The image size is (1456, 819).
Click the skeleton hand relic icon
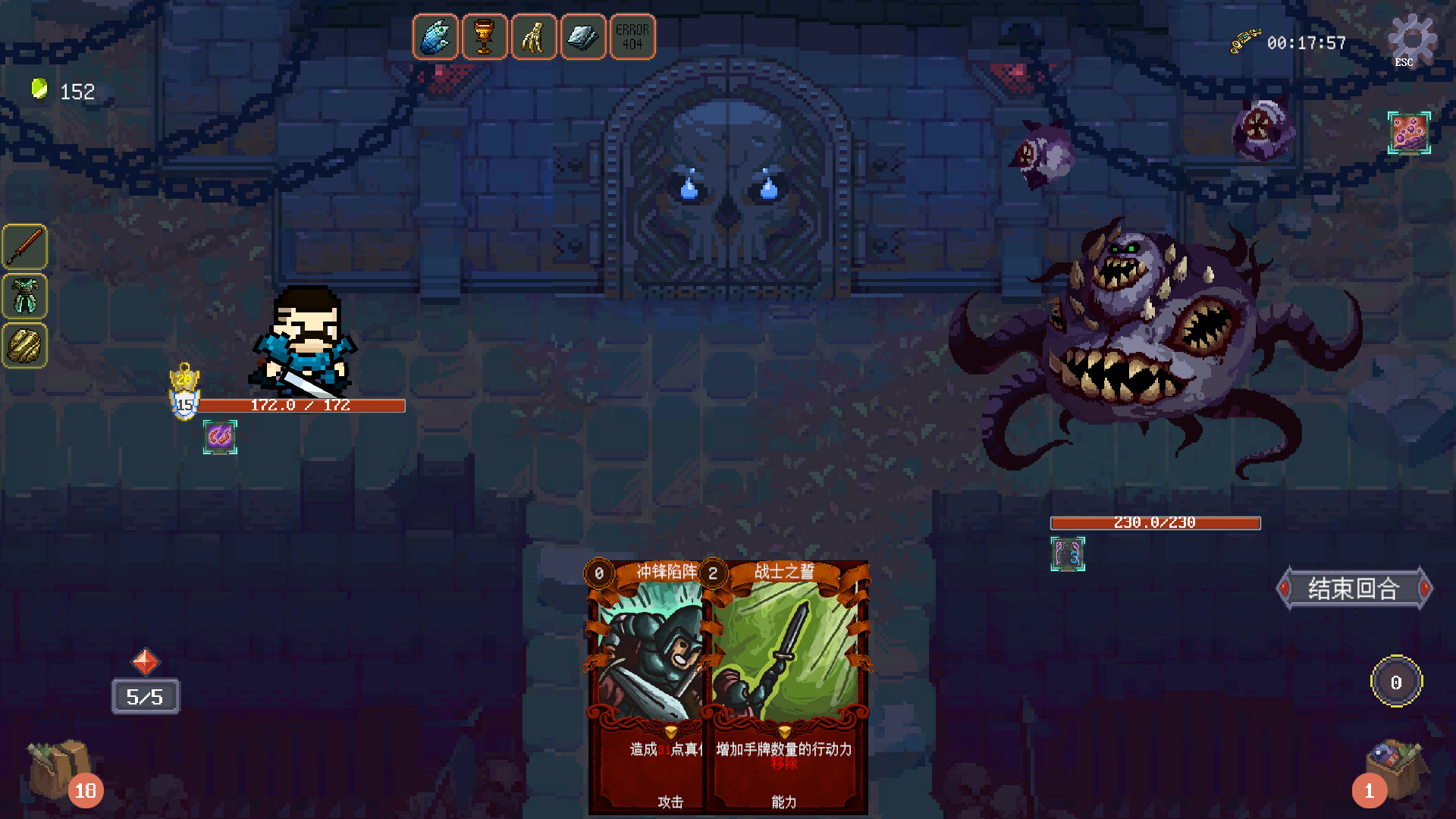(x=535, y=36)
